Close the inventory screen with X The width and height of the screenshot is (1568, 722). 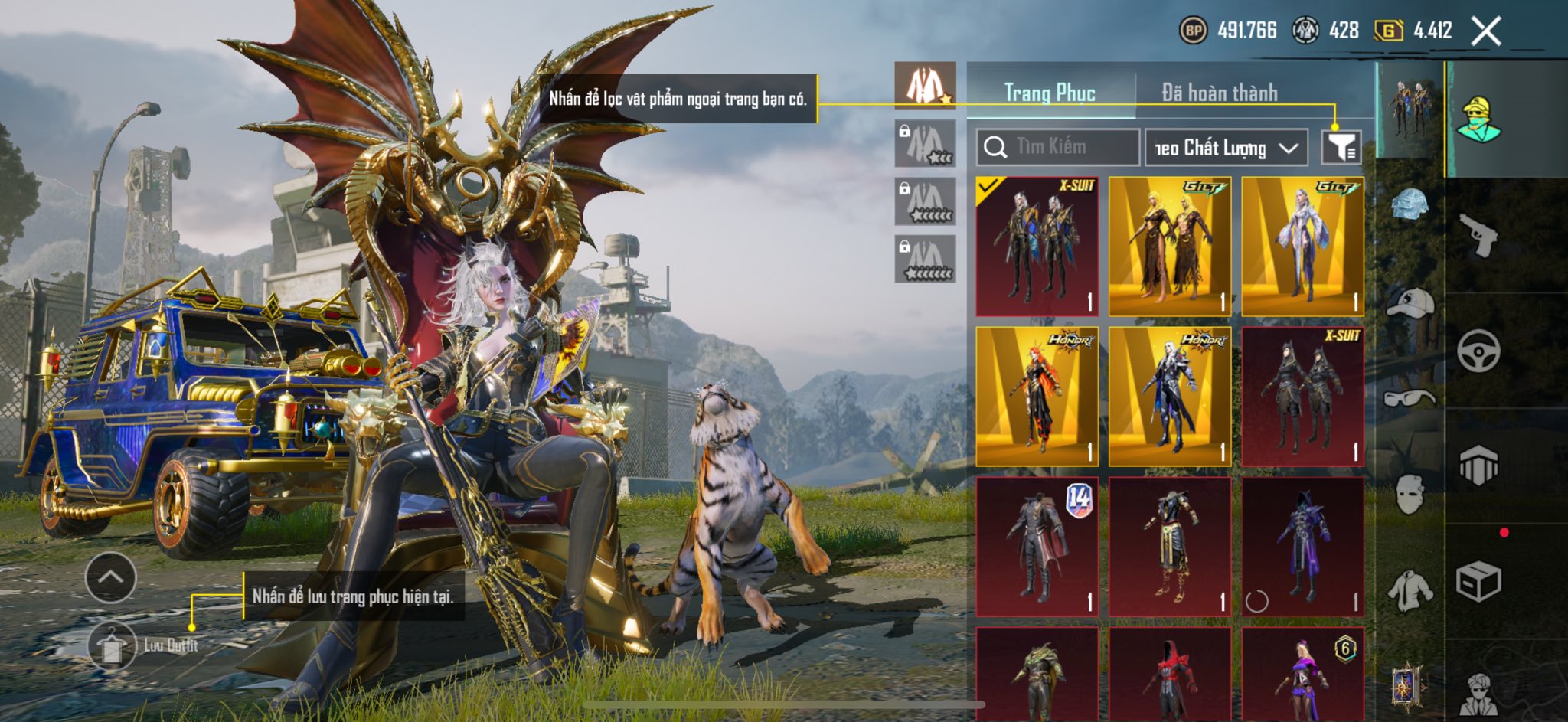1486,31
